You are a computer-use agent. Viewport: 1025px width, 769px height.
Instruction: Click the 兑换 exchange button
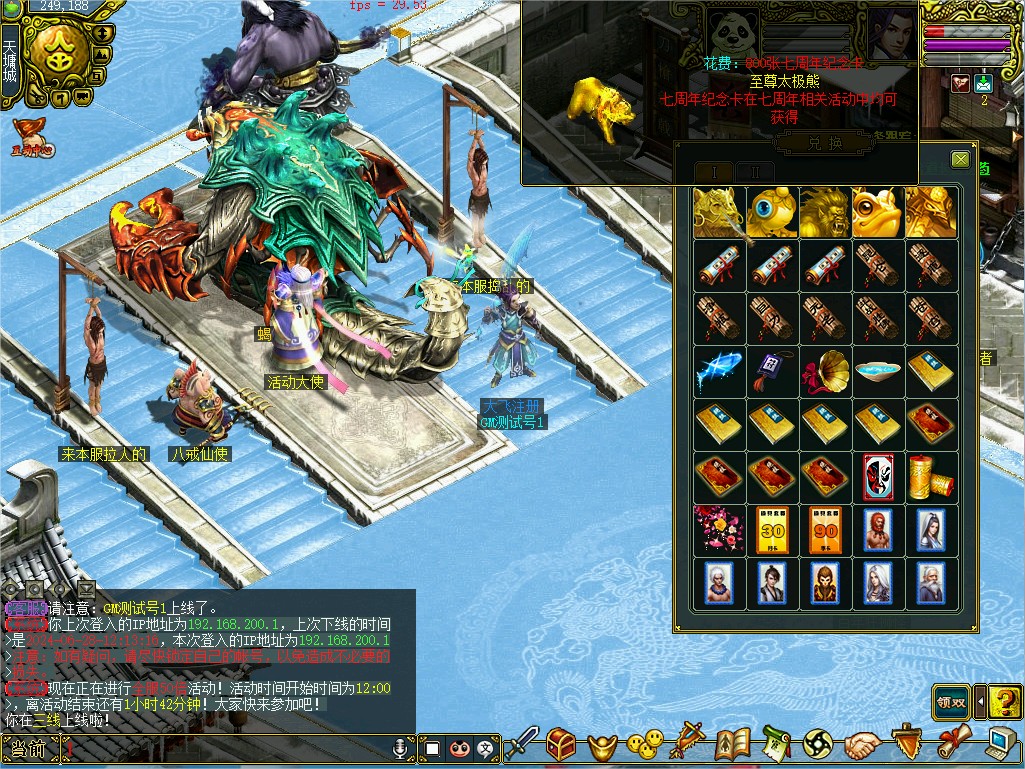[821, 144]
